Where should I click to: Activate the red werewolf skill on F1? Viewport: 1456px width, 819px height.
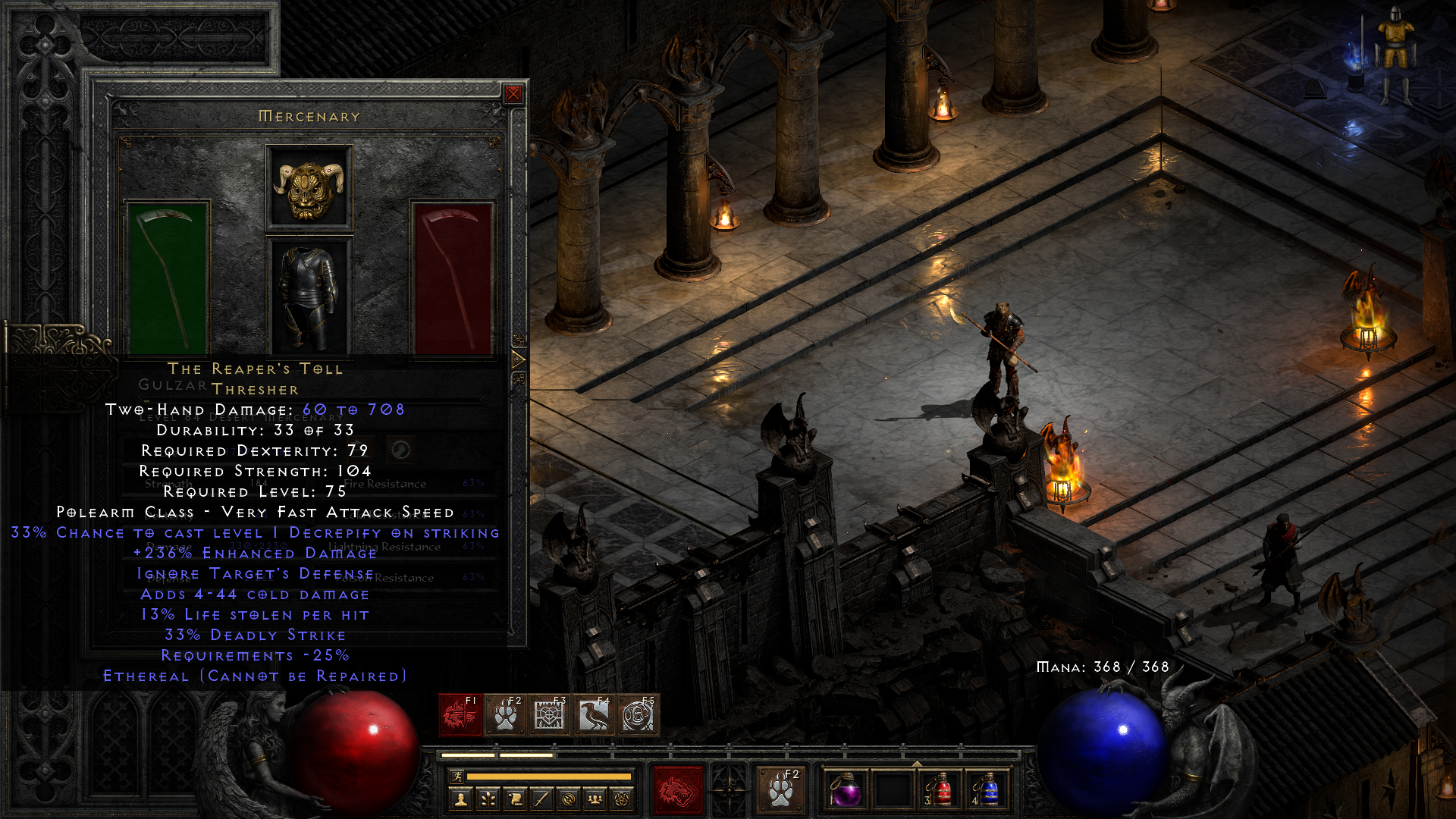[x=460, y=715]
